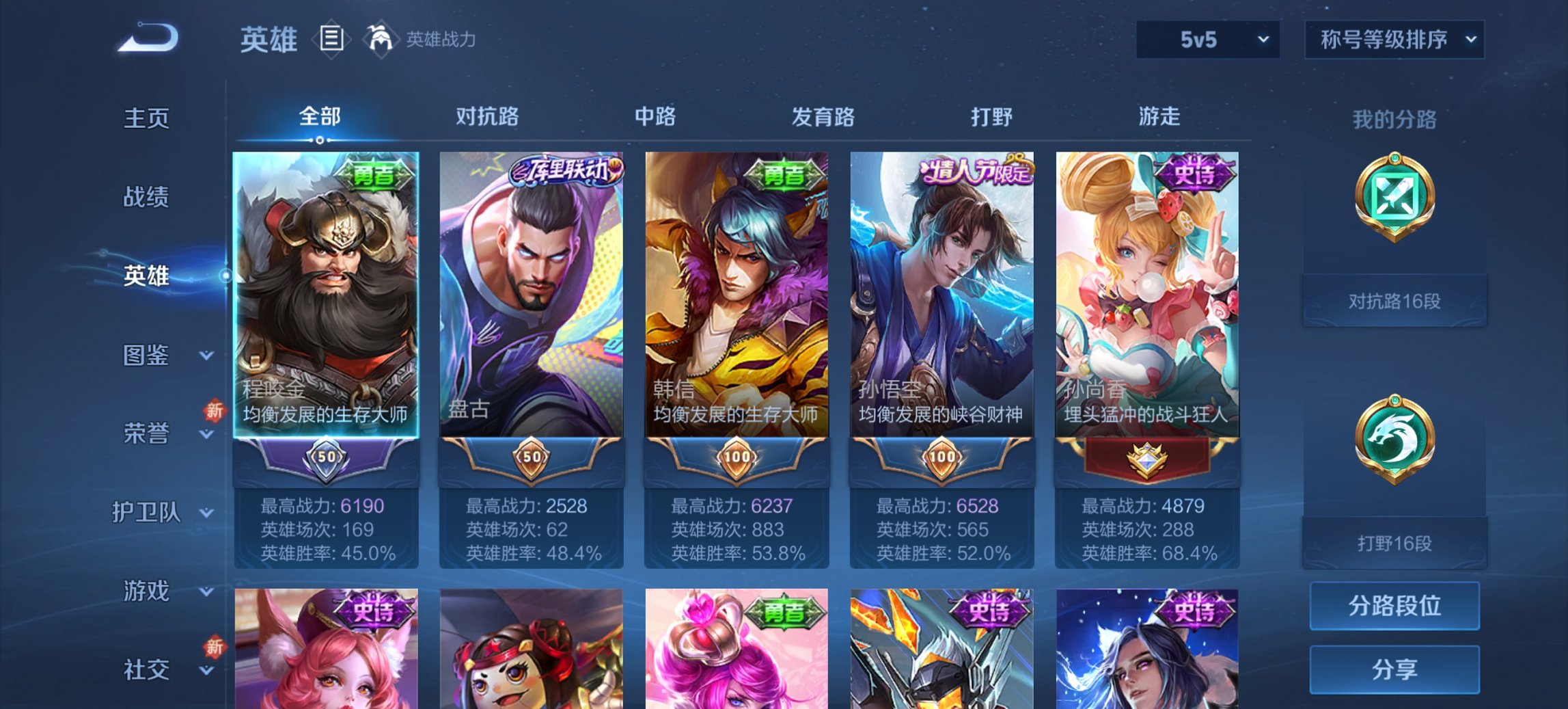This screenshot has width=1568, height=709.
Task: Expand the 图鉴 sidebar section
Action: (x=147, y=356)
